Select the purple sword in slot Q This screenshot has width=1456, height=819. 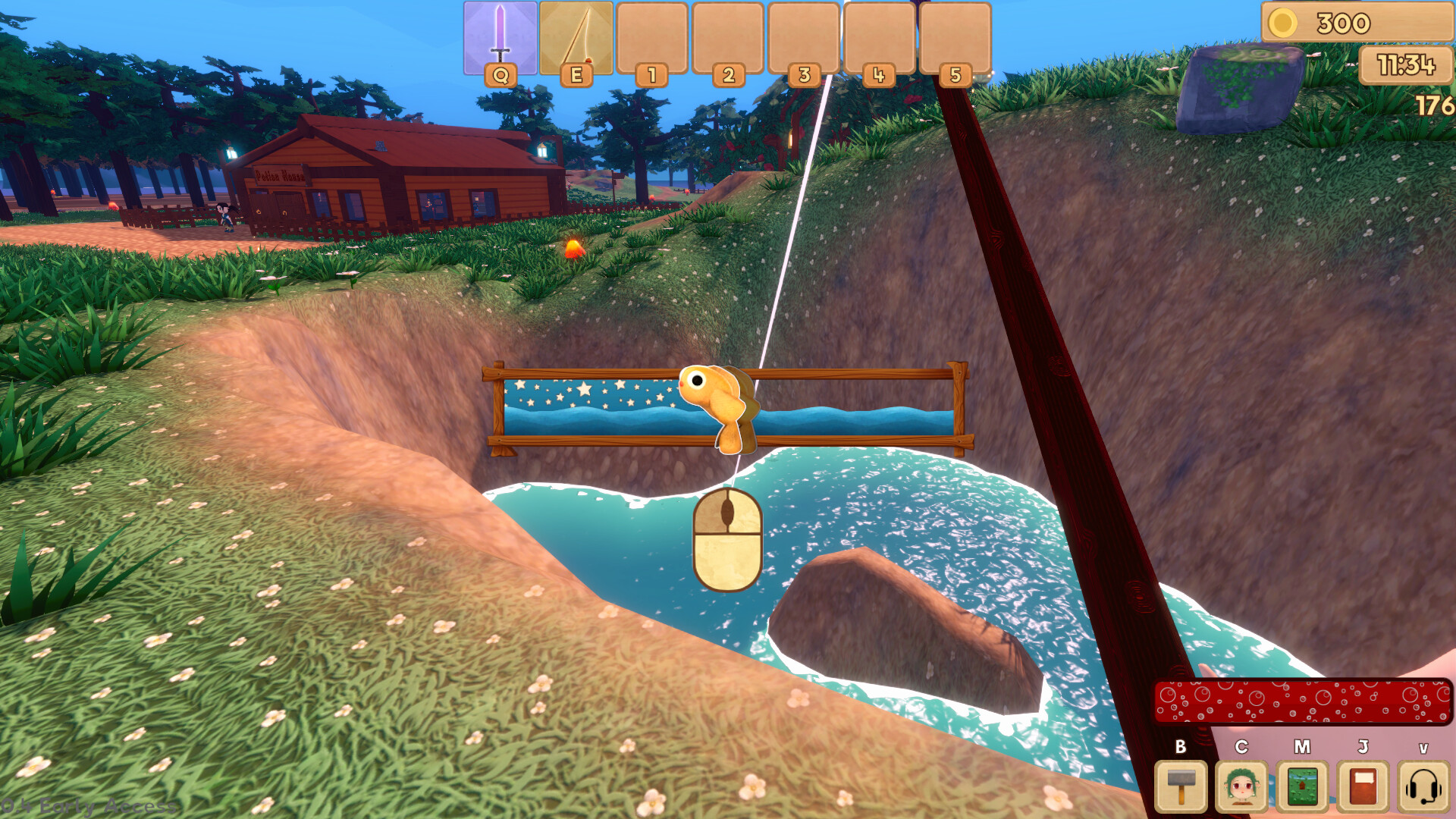[500, 38]
